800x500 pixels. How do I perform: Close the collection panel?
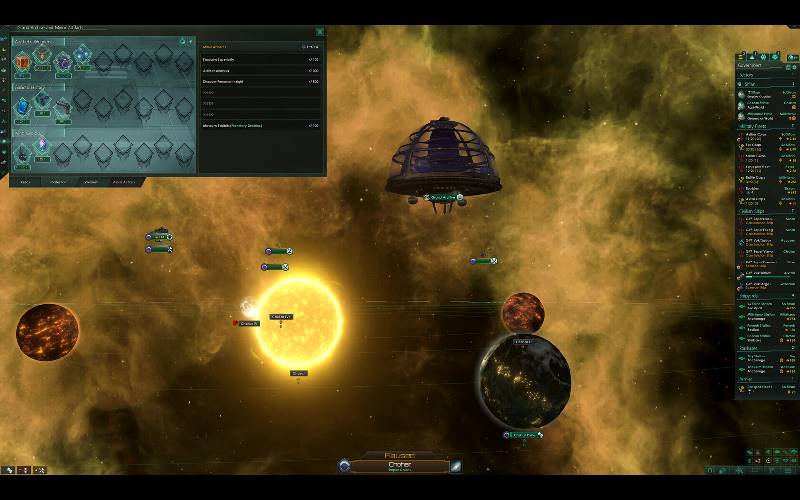320,32
